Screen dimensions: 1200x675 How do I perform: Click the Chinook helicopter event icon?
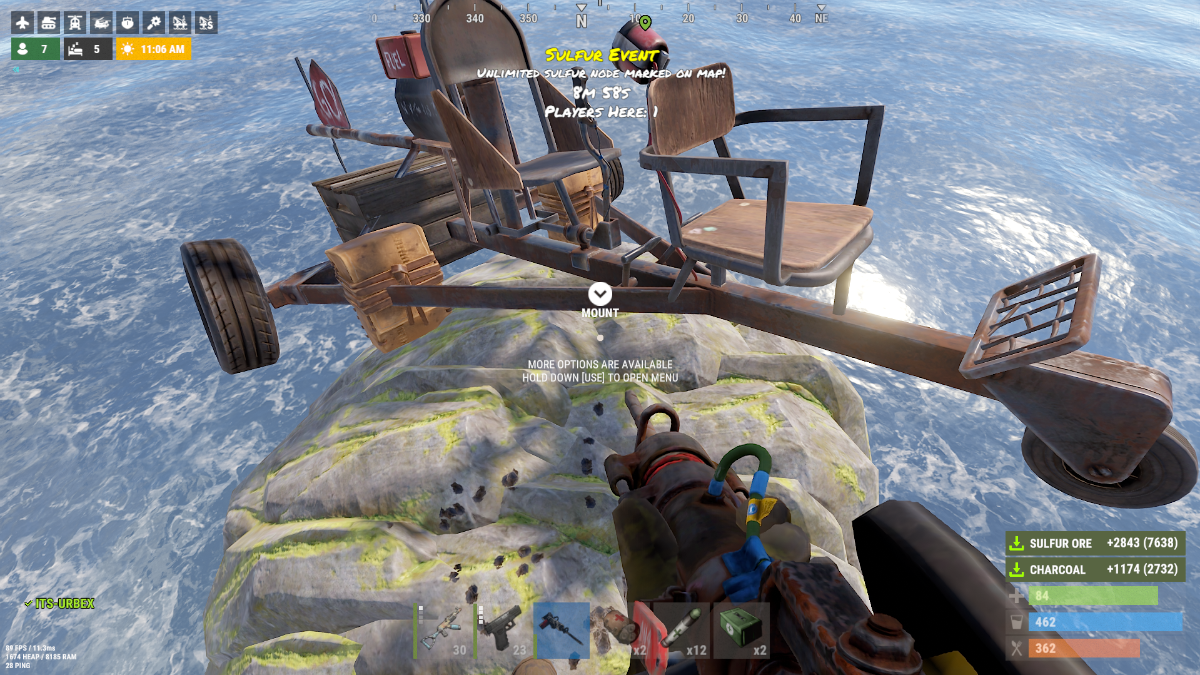(101, 22)
